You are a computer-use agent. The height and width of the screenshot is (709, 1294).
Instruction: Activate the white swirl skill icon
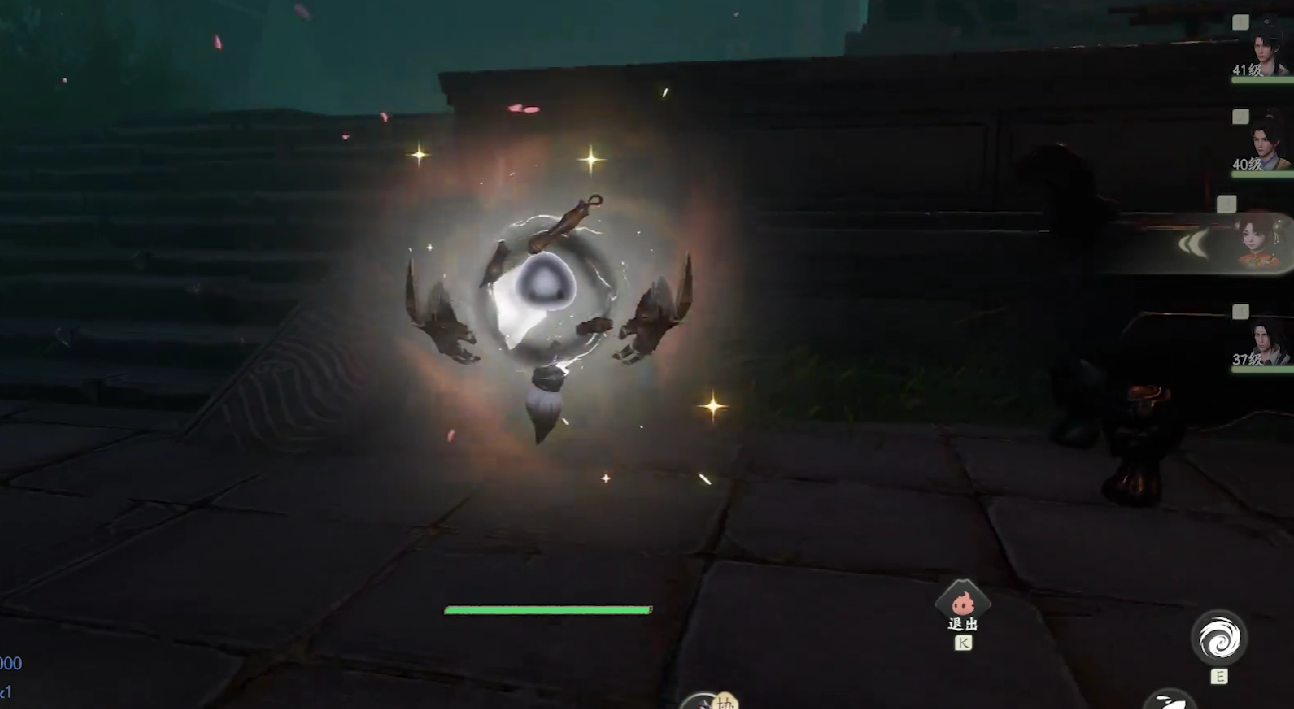[x=1218, y=637]
